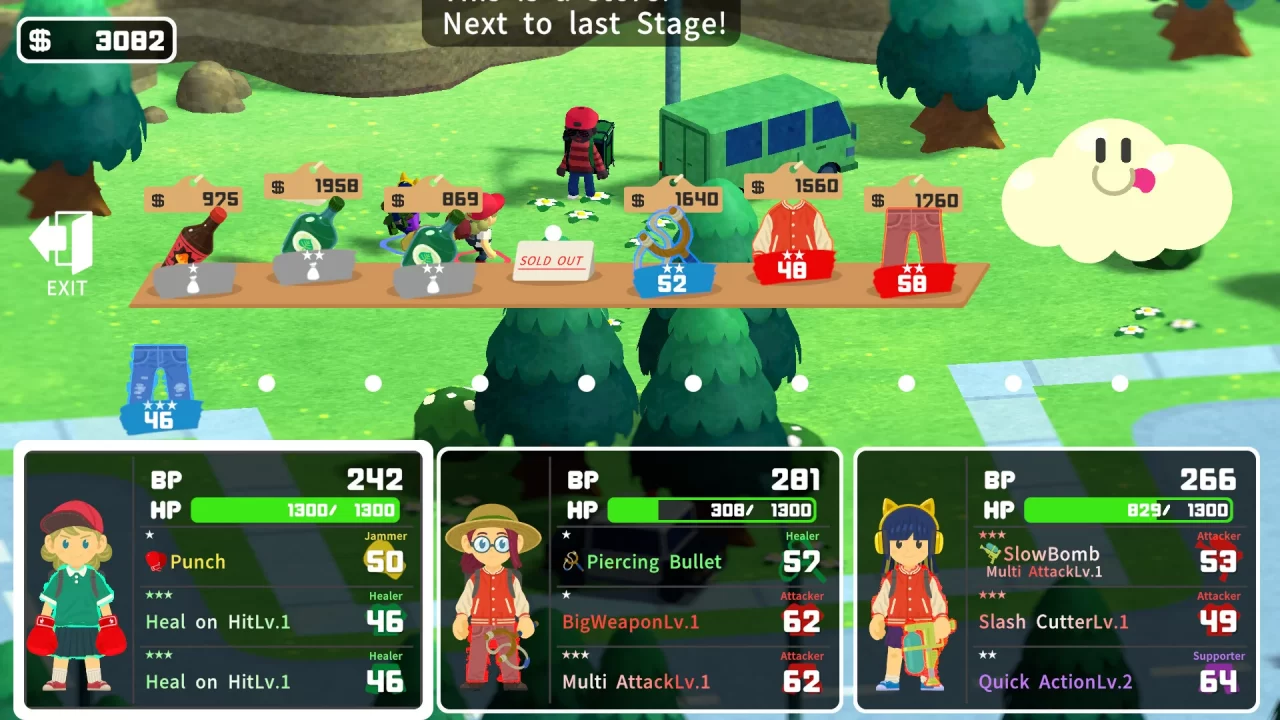This screenshot has height=720, width=1280.
Task: Click the $3082 money counter
Action: (96, 38)
